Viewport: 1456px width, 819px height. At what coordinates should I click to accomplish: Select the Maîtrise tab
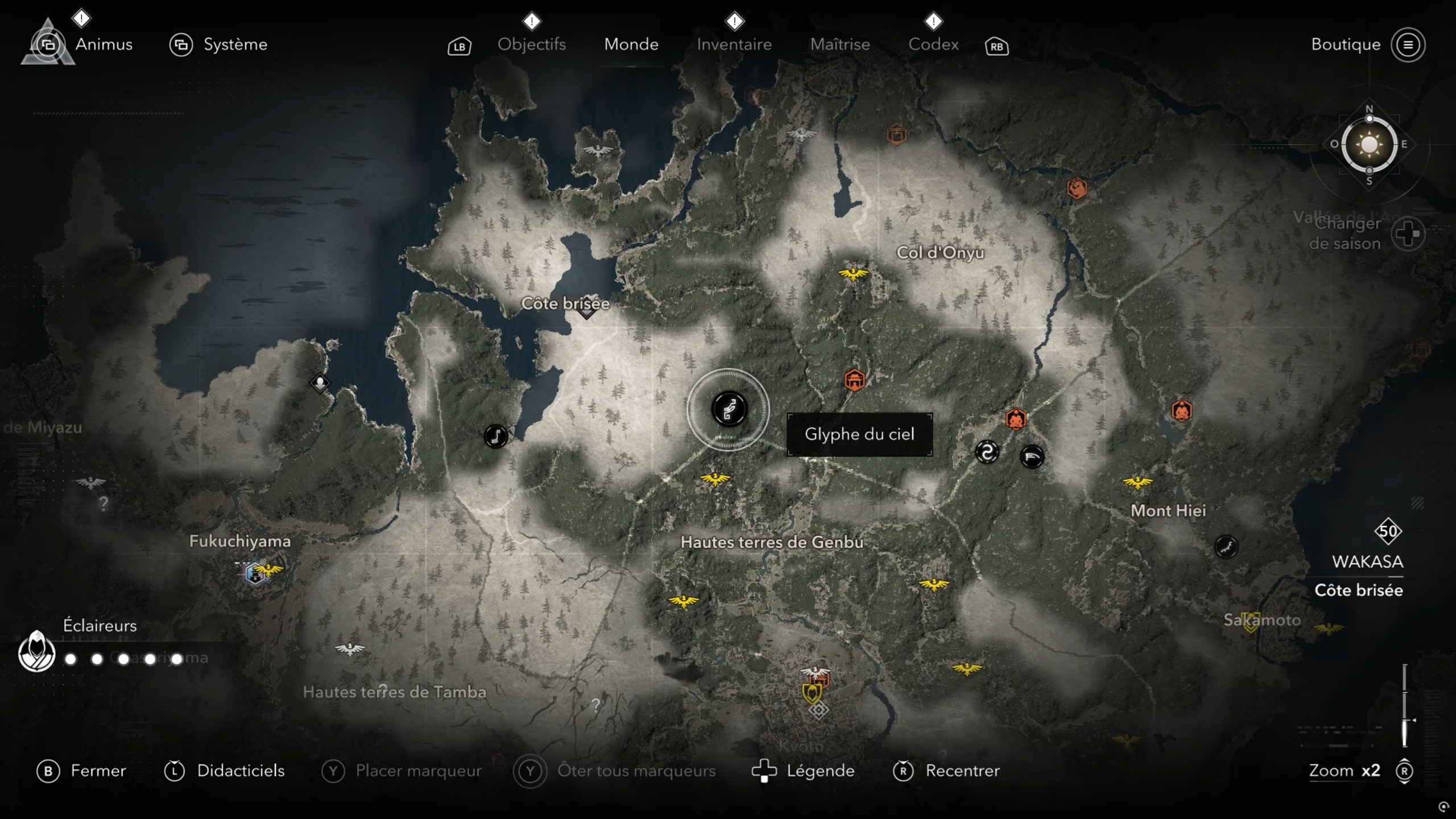click(840, 44)
